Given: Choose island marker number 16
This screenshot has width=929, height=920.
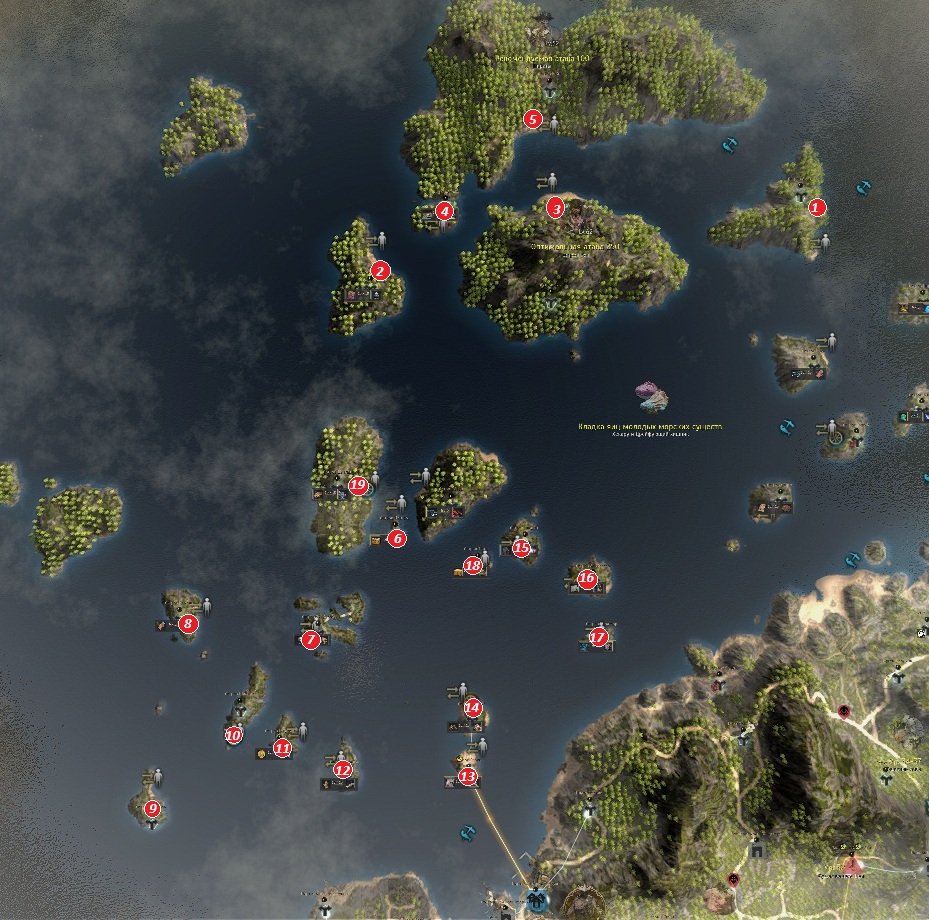Looking at the screenshot, I should [587, 577].
